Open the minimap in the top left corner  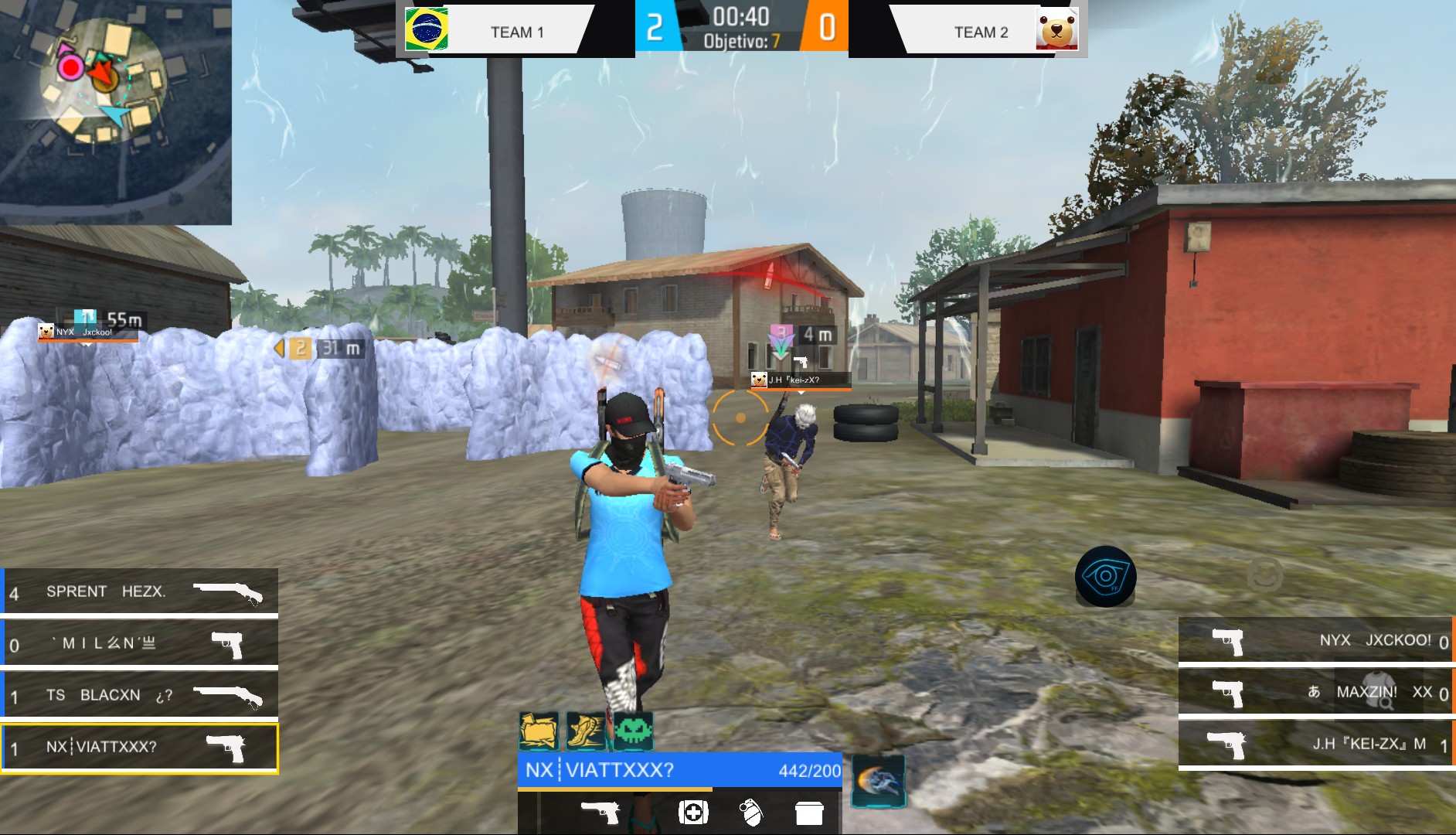(x=116, y=108)
